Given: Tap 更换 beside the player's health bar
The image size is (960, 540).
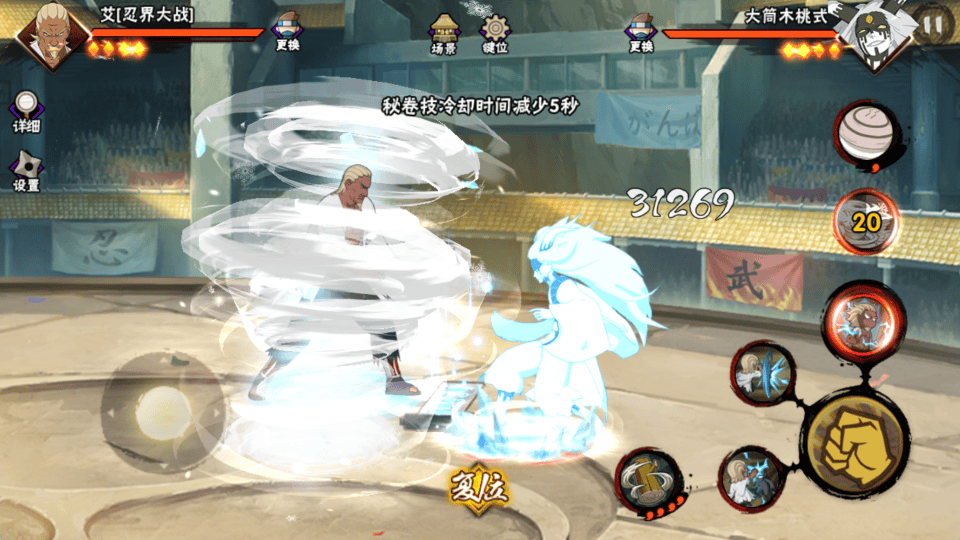Looking at the screenshot, I should (288, 33).
